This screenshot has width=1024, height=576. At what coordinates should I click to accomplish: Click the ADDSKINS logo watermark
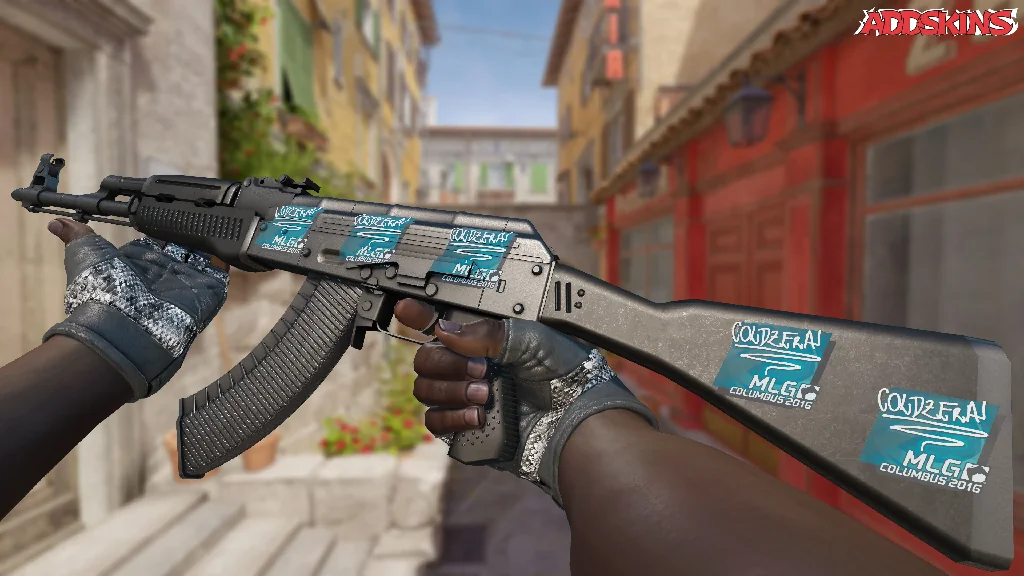pos(938,23)
